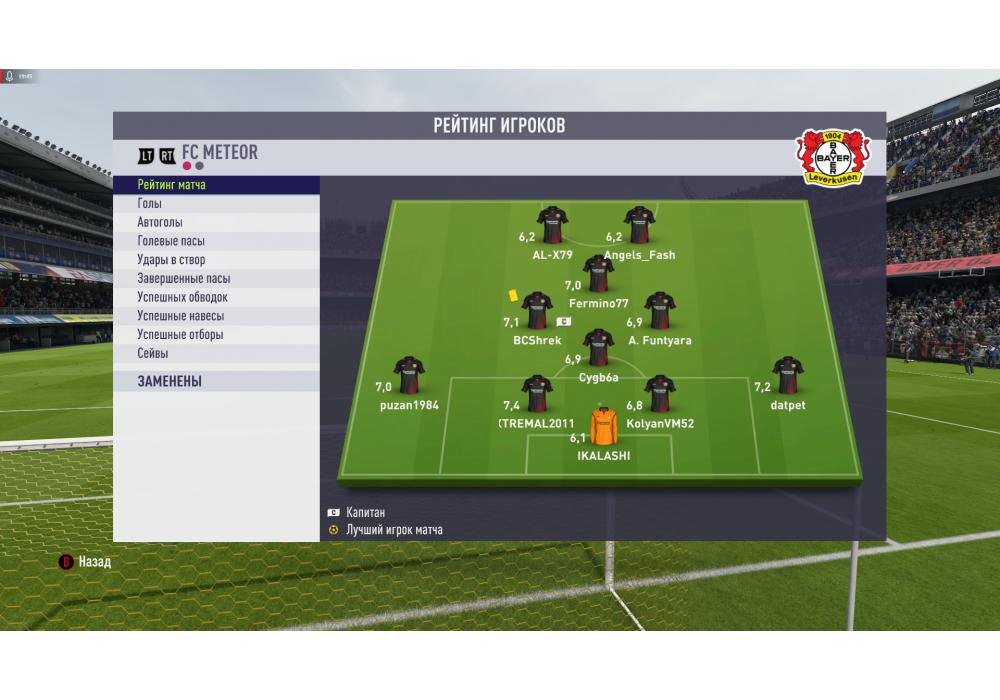Choose the Успешных обводок entry
This screenshot has width=1000, height=700.
point(216,297)
